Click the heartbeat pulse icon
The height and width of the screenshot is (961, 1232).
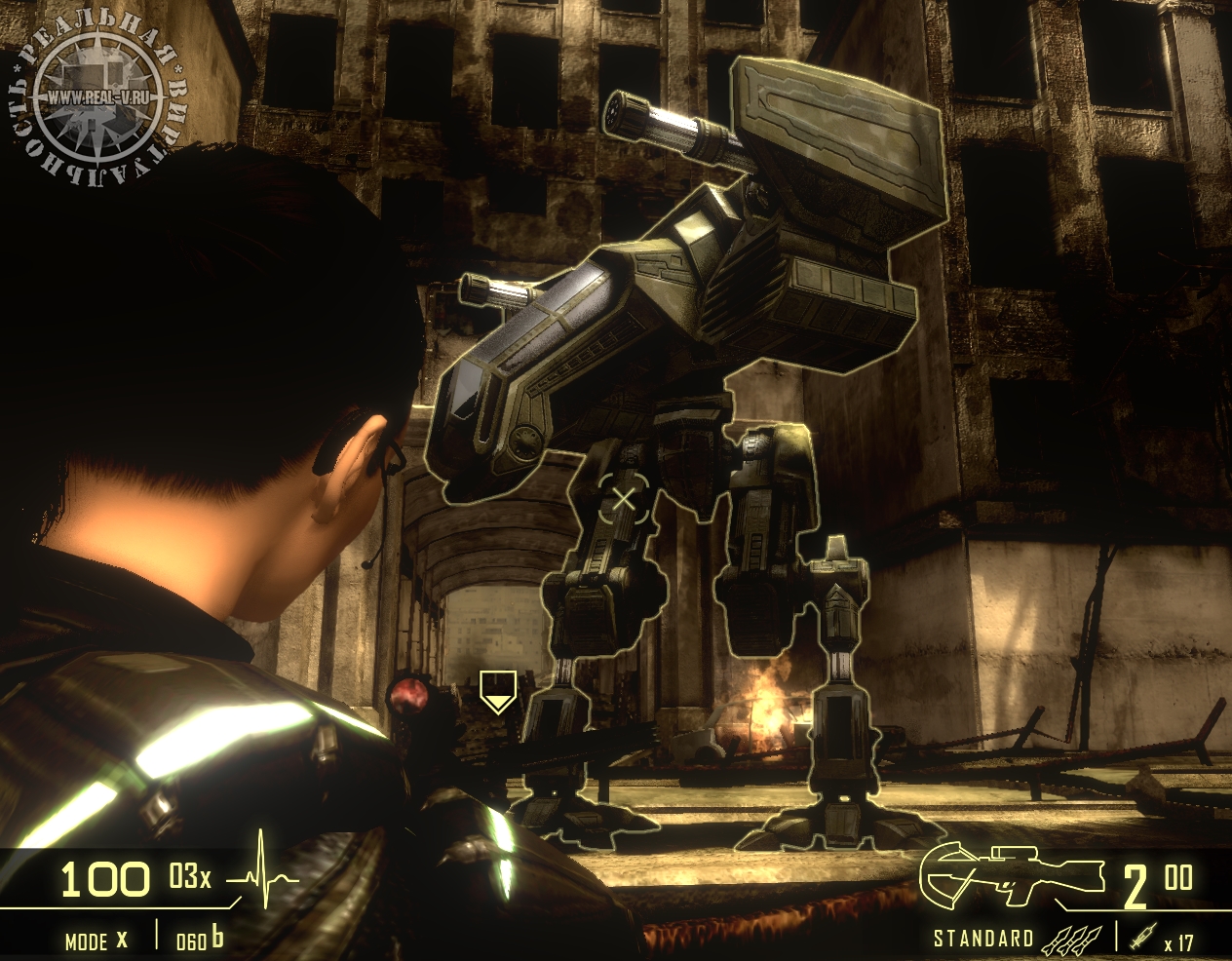[x=263, y=876]
